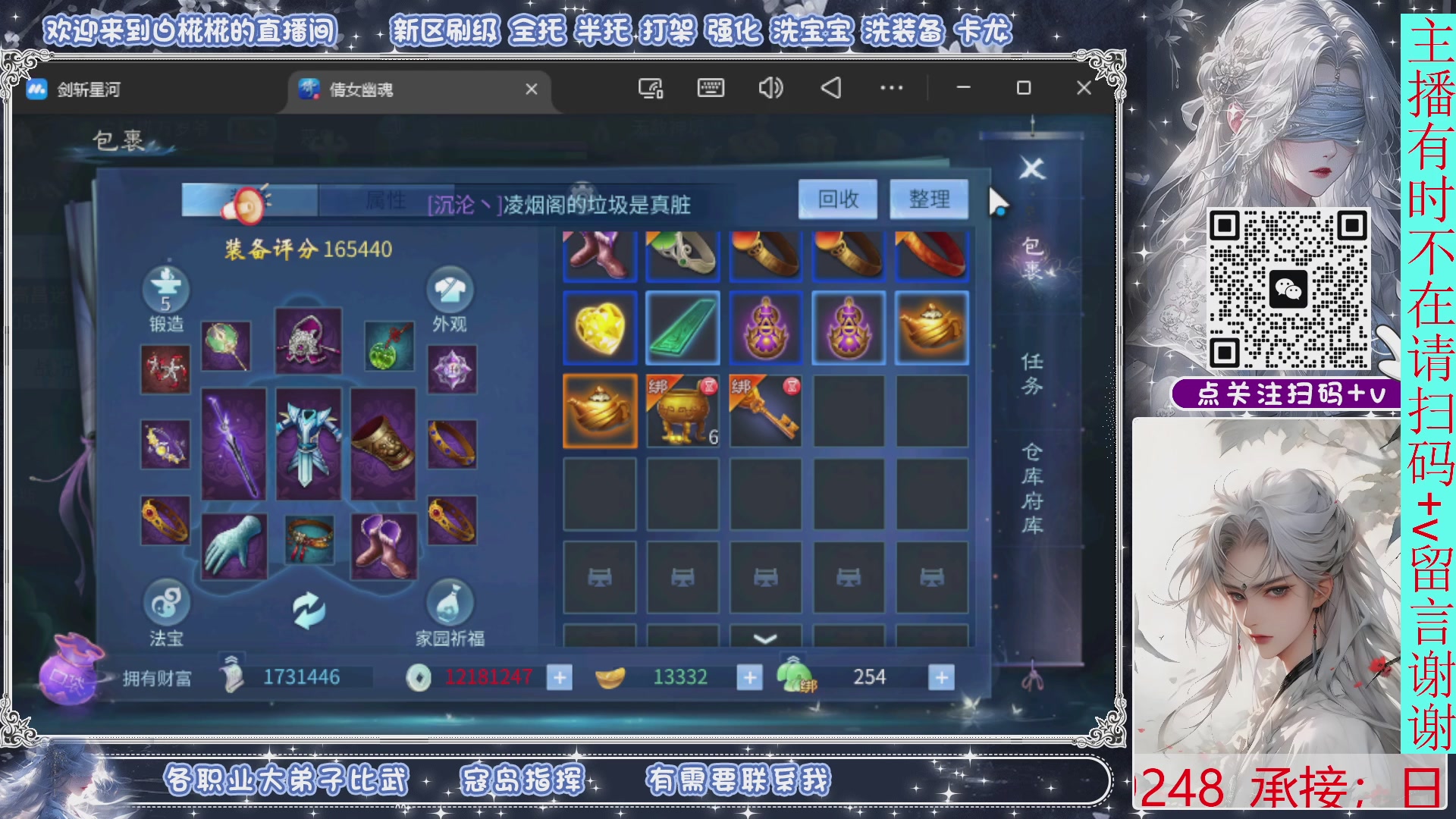1456x819 pixels.
Task: Open the three-dot more options menu
Action: [x=892, y=89]
